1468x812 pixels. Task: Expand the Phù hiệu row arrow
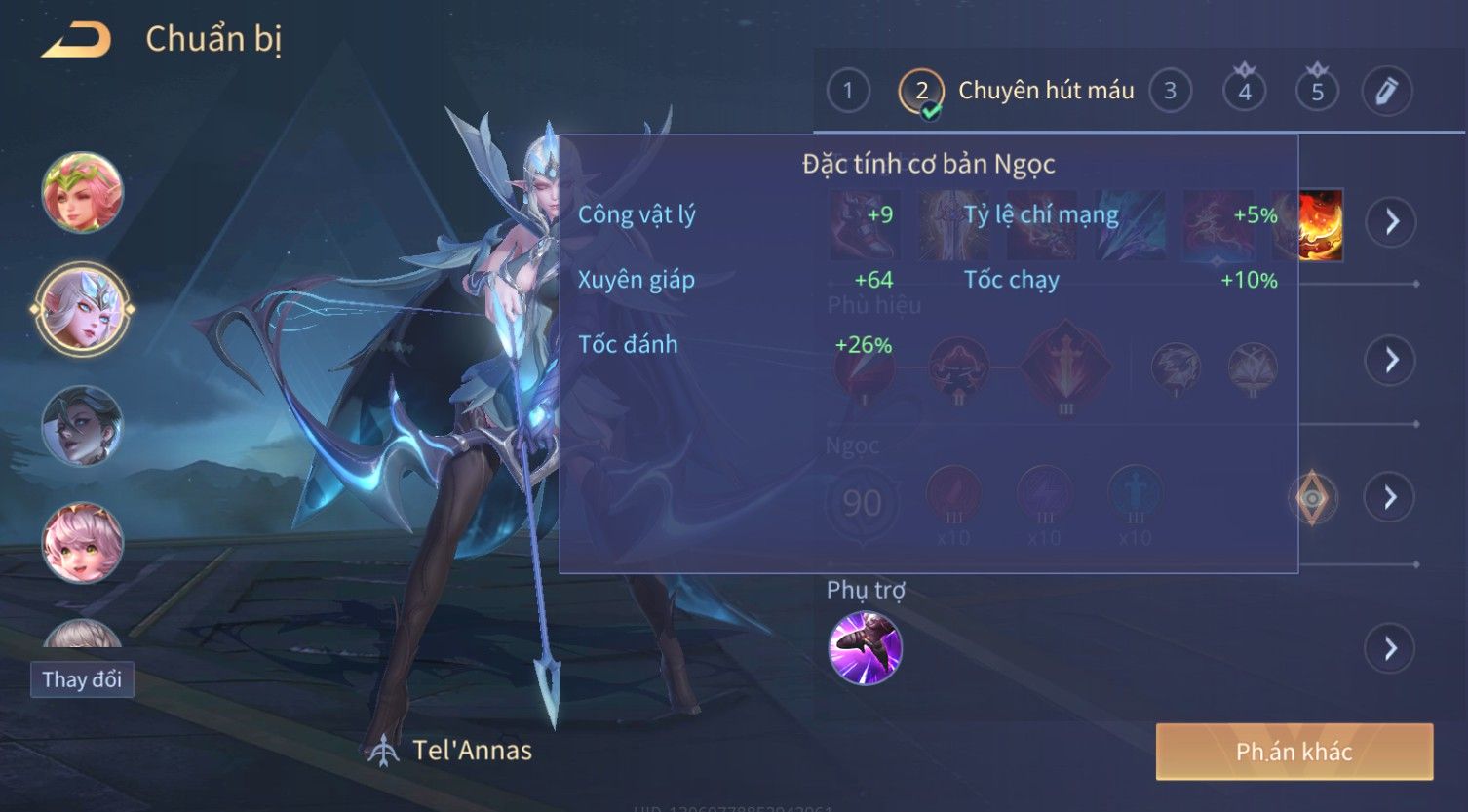(x=1391, y=361)
